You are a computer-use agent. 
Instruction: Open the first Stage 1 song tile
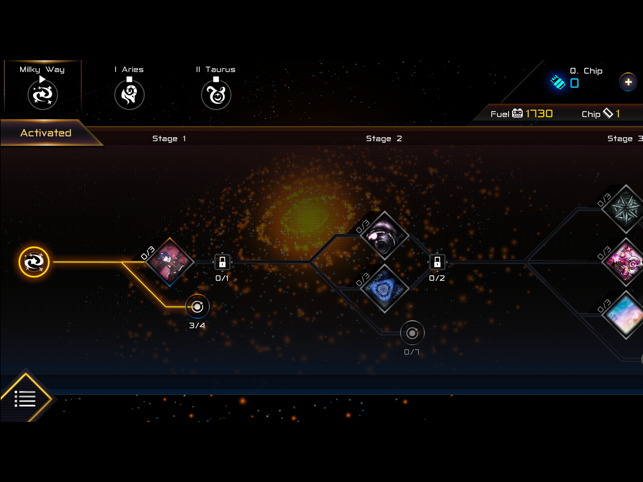(x=170, y=263)
